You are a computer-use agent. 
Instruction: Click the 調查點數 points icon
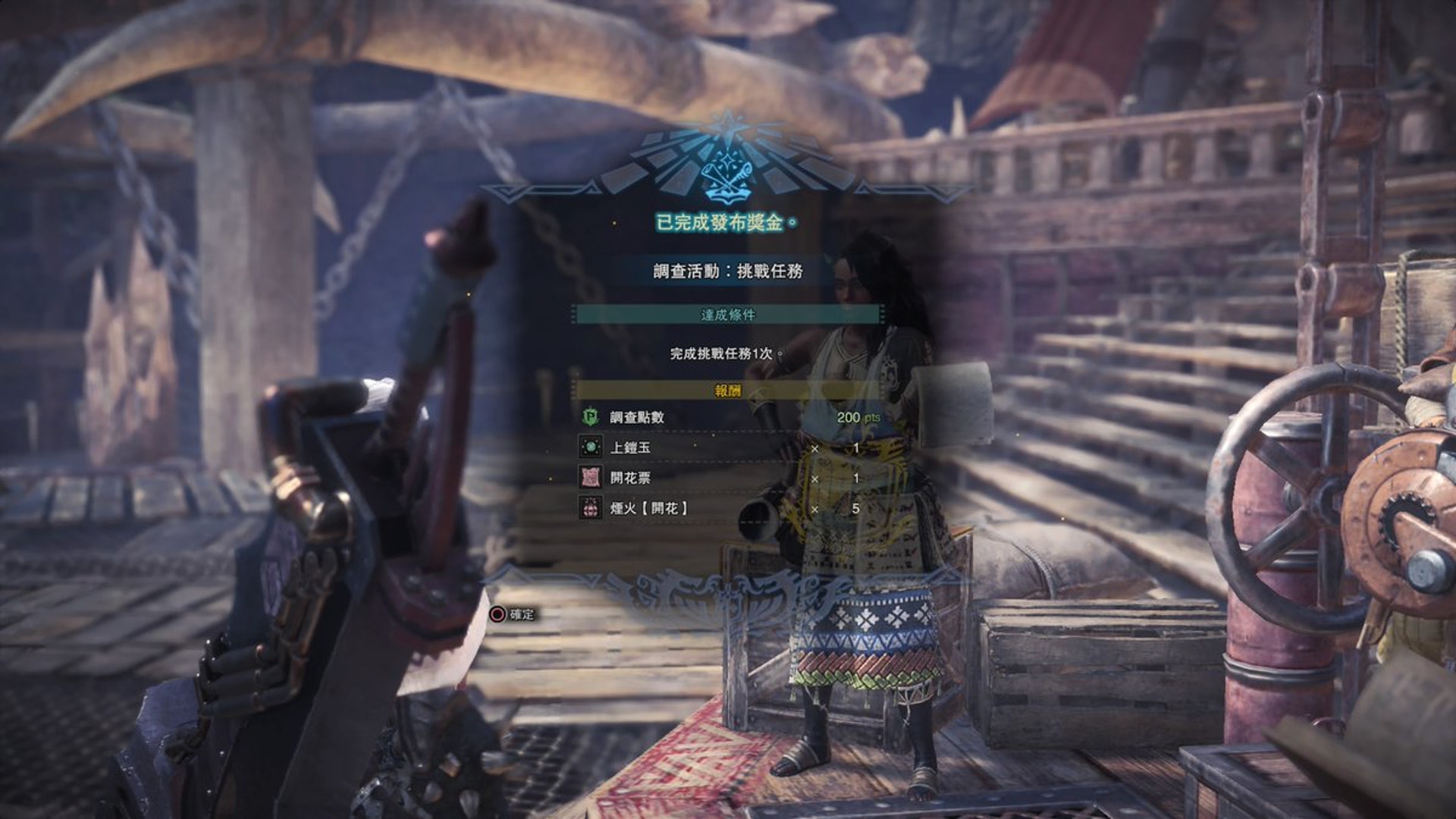[590, 417]
